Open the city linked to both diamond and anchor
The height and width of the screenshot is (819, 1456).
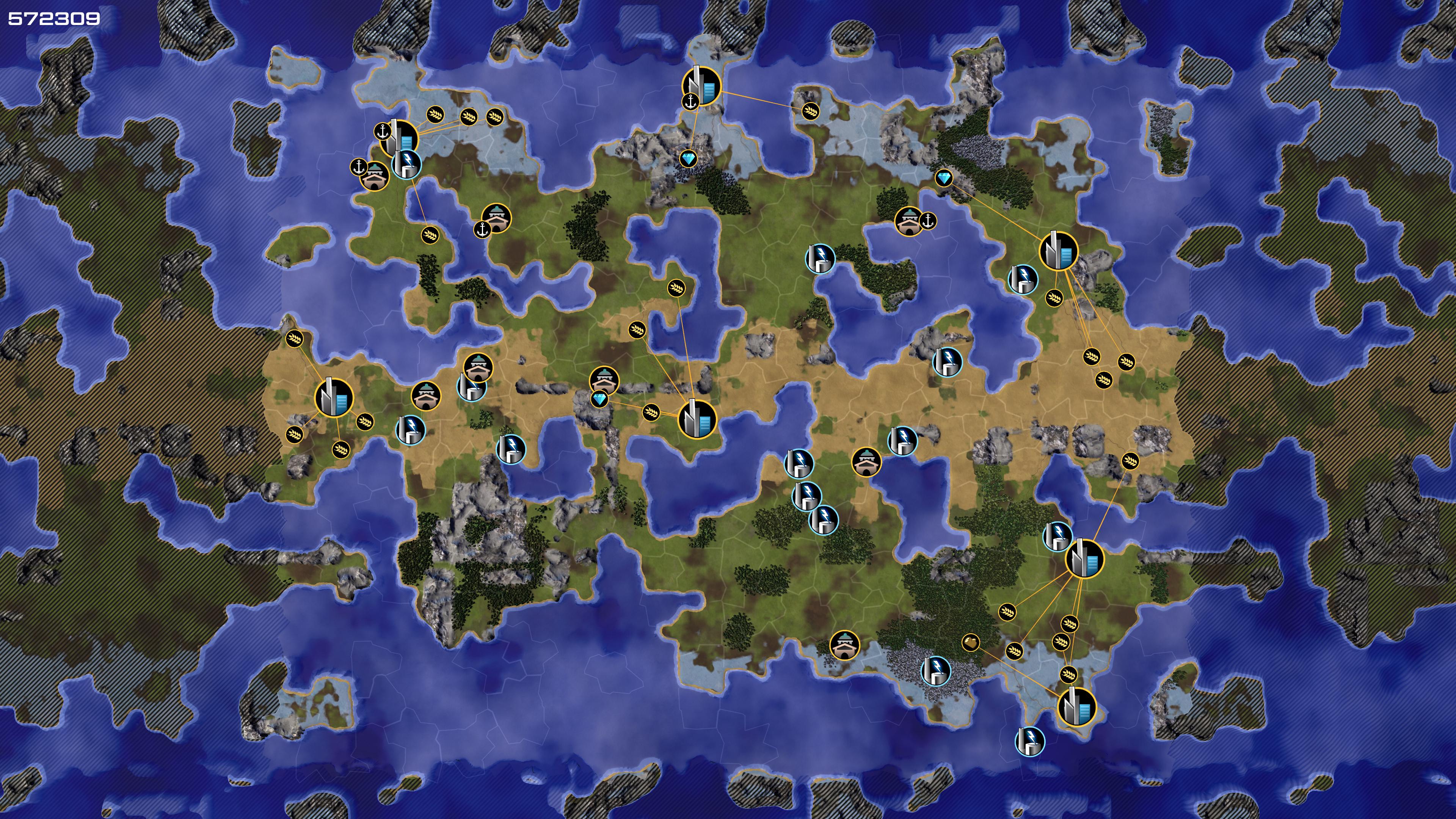[701, 86]
